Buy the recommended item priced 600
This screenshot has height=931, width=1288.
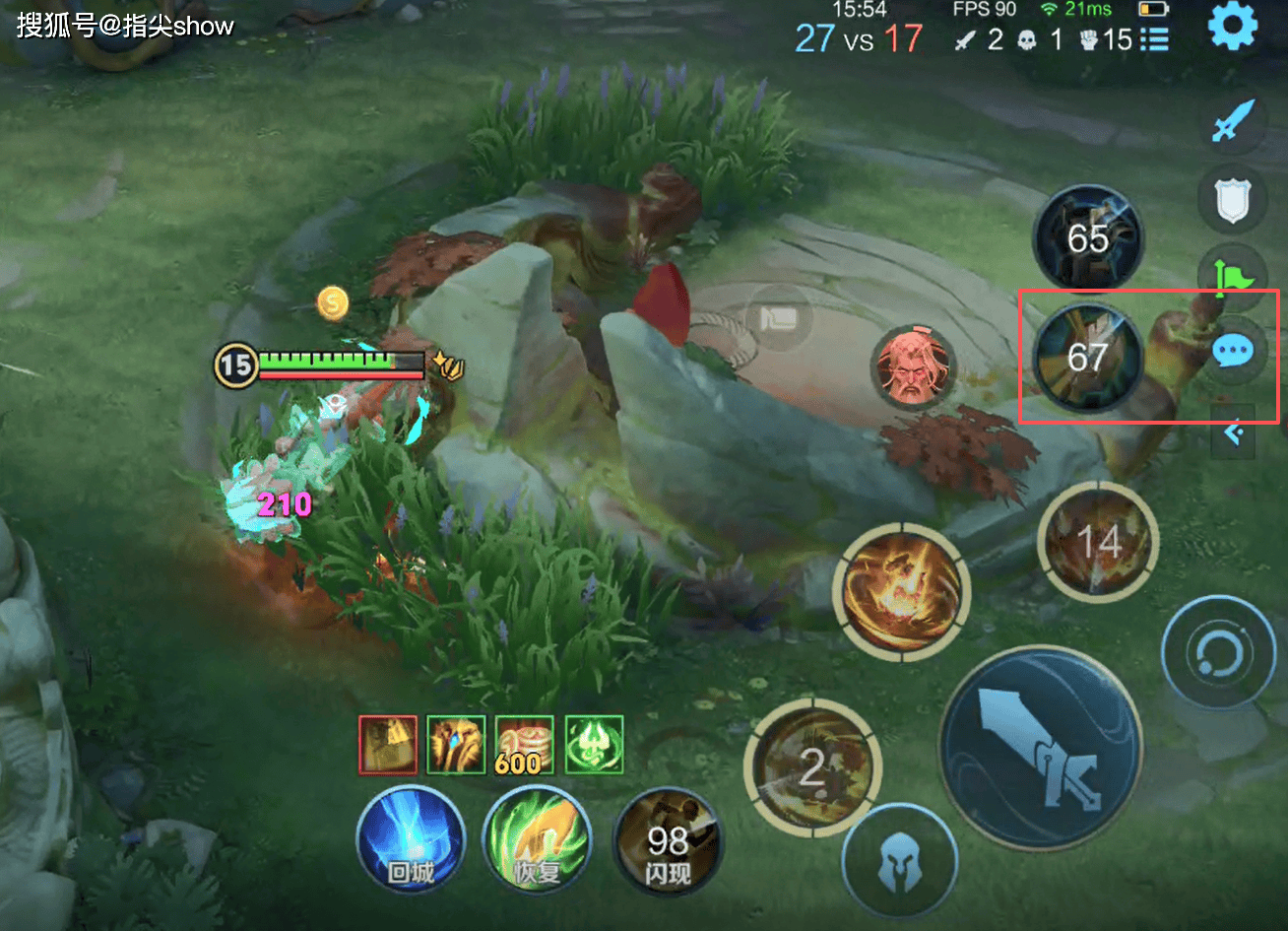click(523, 745)
